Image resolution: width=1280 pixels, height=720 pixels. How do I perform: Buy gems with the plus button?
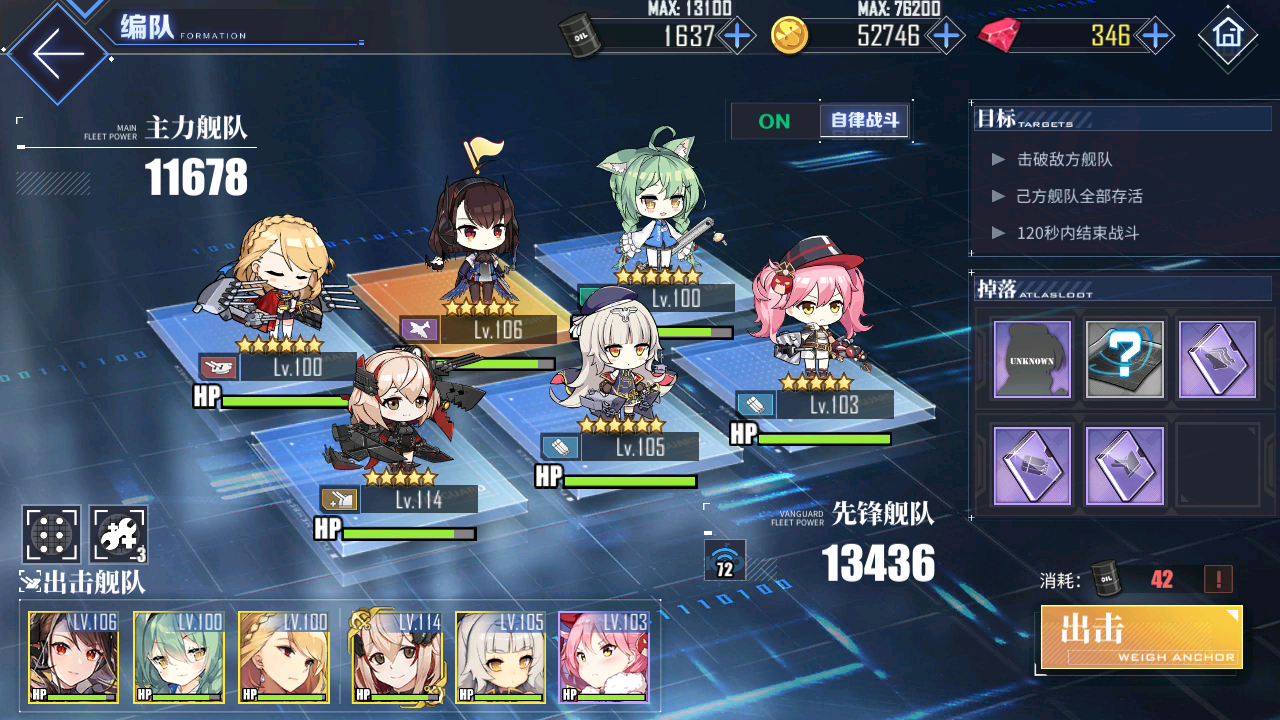tap(1156, 37)
